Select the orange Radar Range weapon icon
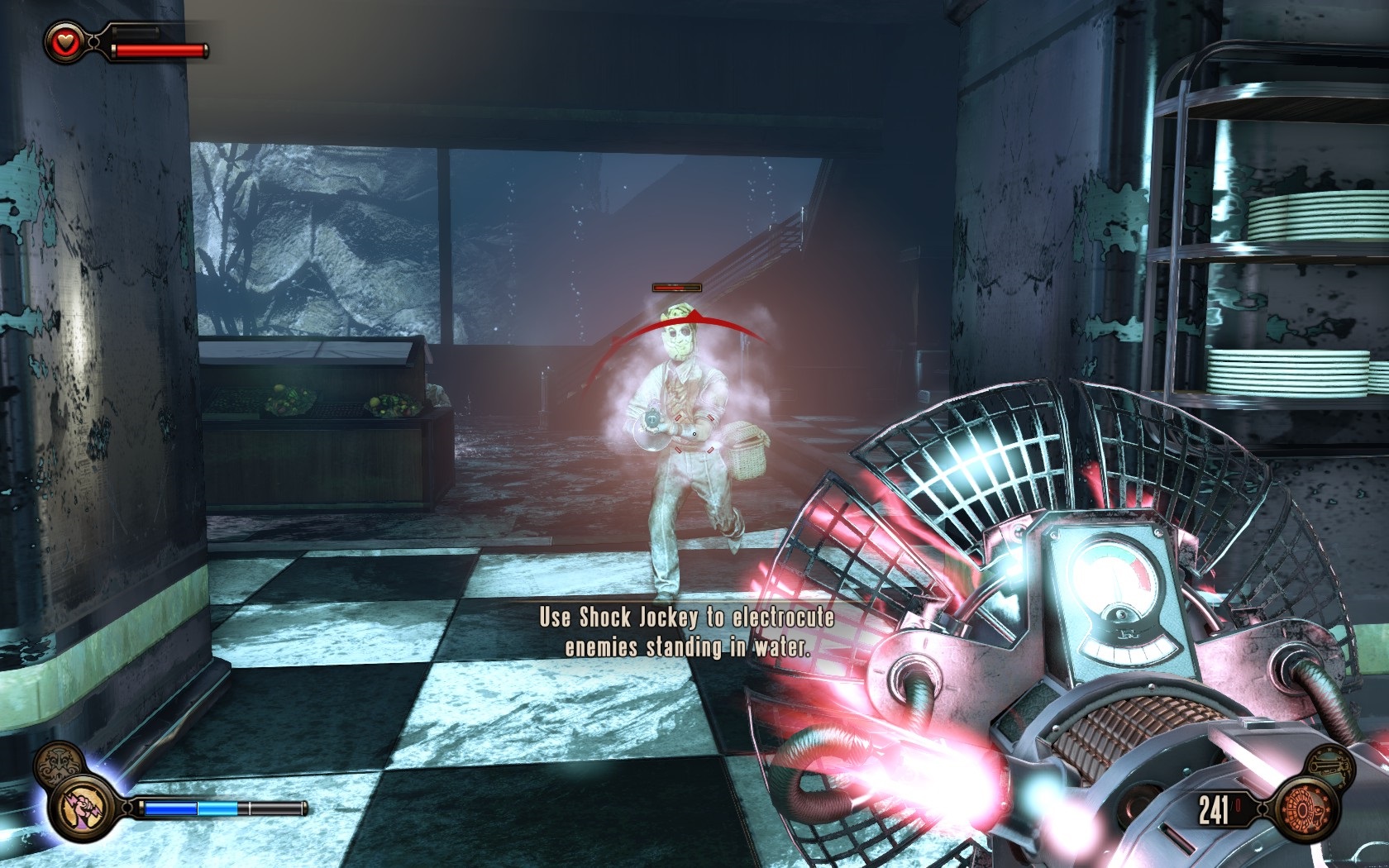1389x868 pixels. 1304,809
